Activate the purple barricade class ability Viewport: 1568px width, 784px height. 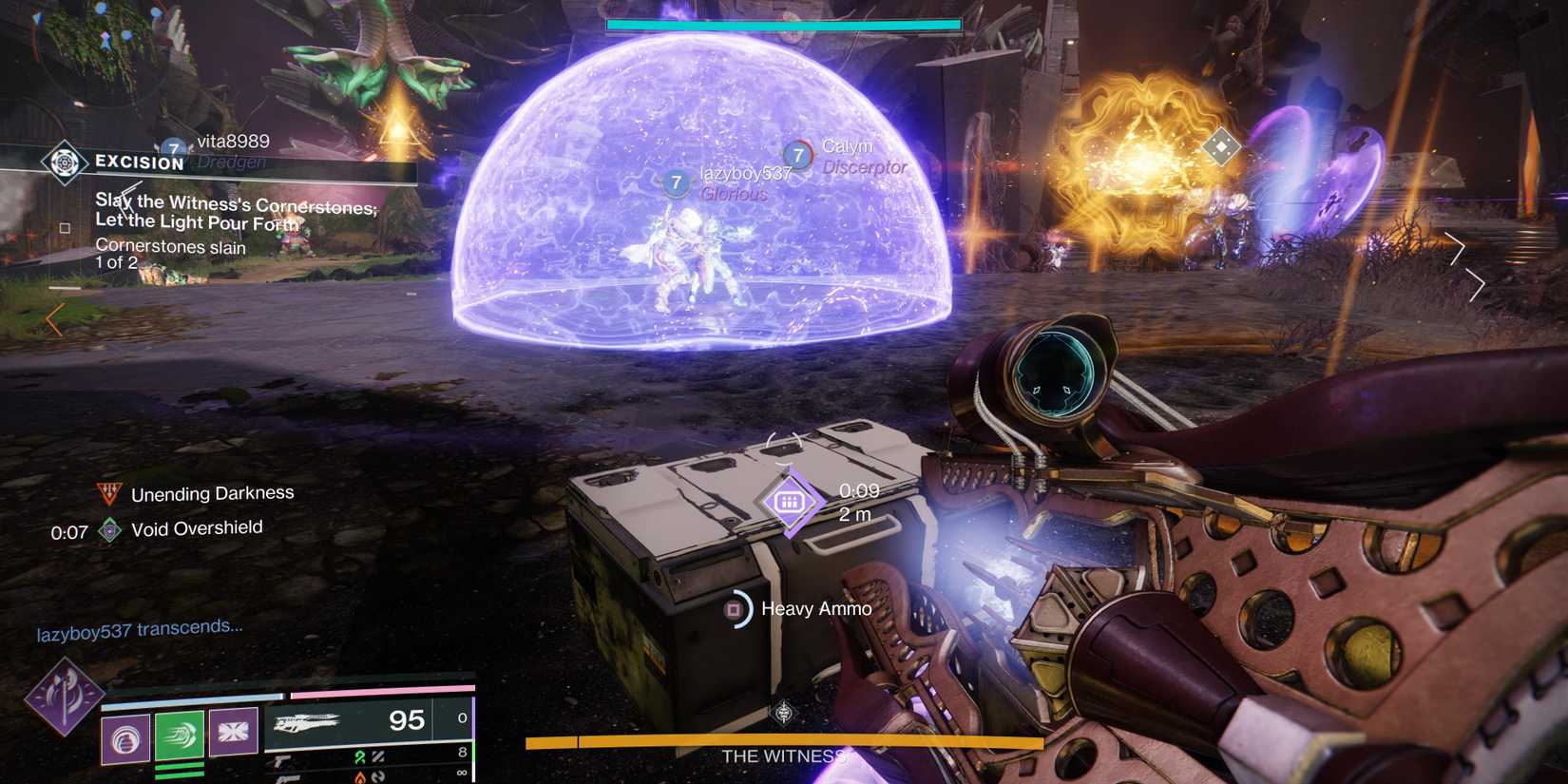[x=234, y=732]
